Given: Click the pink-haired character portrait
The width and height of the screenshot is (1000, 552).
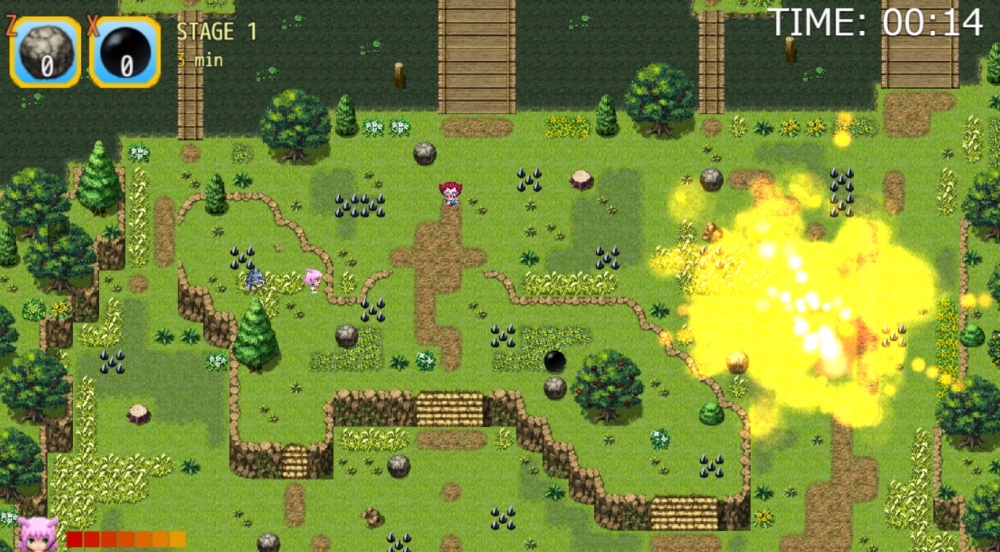Looking at the screenshot, I should tap(38, 535).
